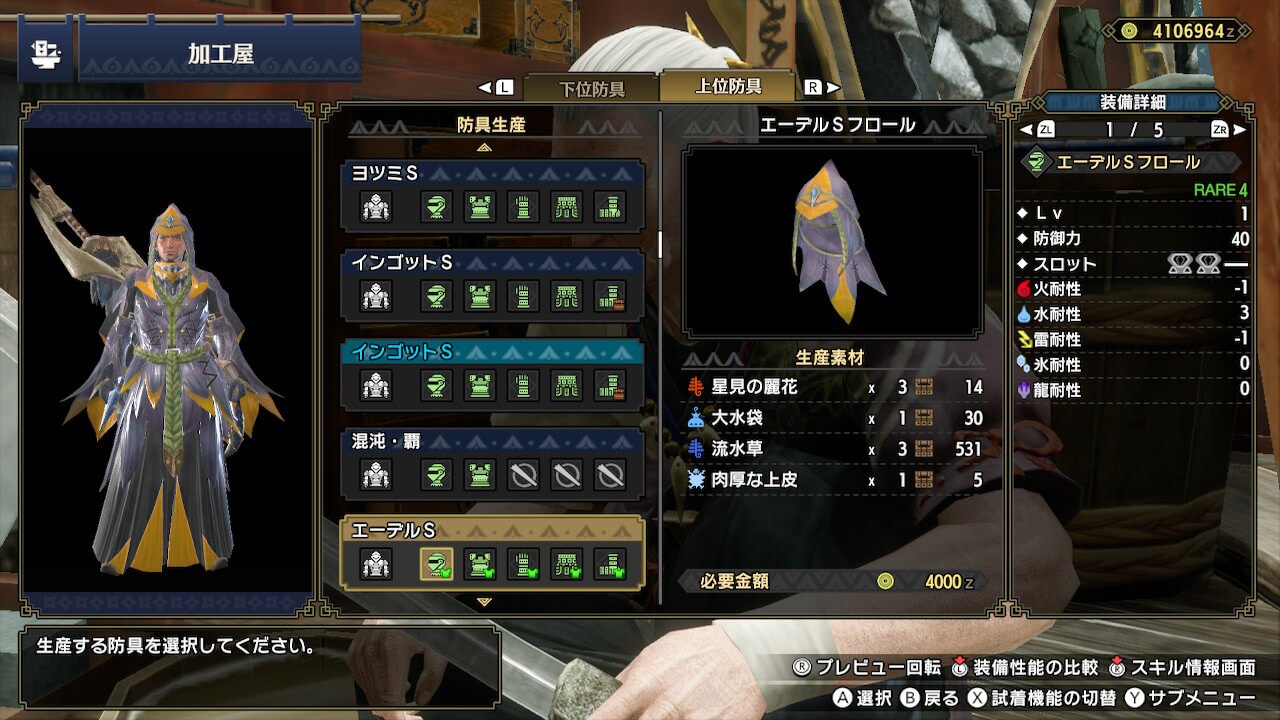Select the エーデルS arm guard icon

tap(523, 565)
